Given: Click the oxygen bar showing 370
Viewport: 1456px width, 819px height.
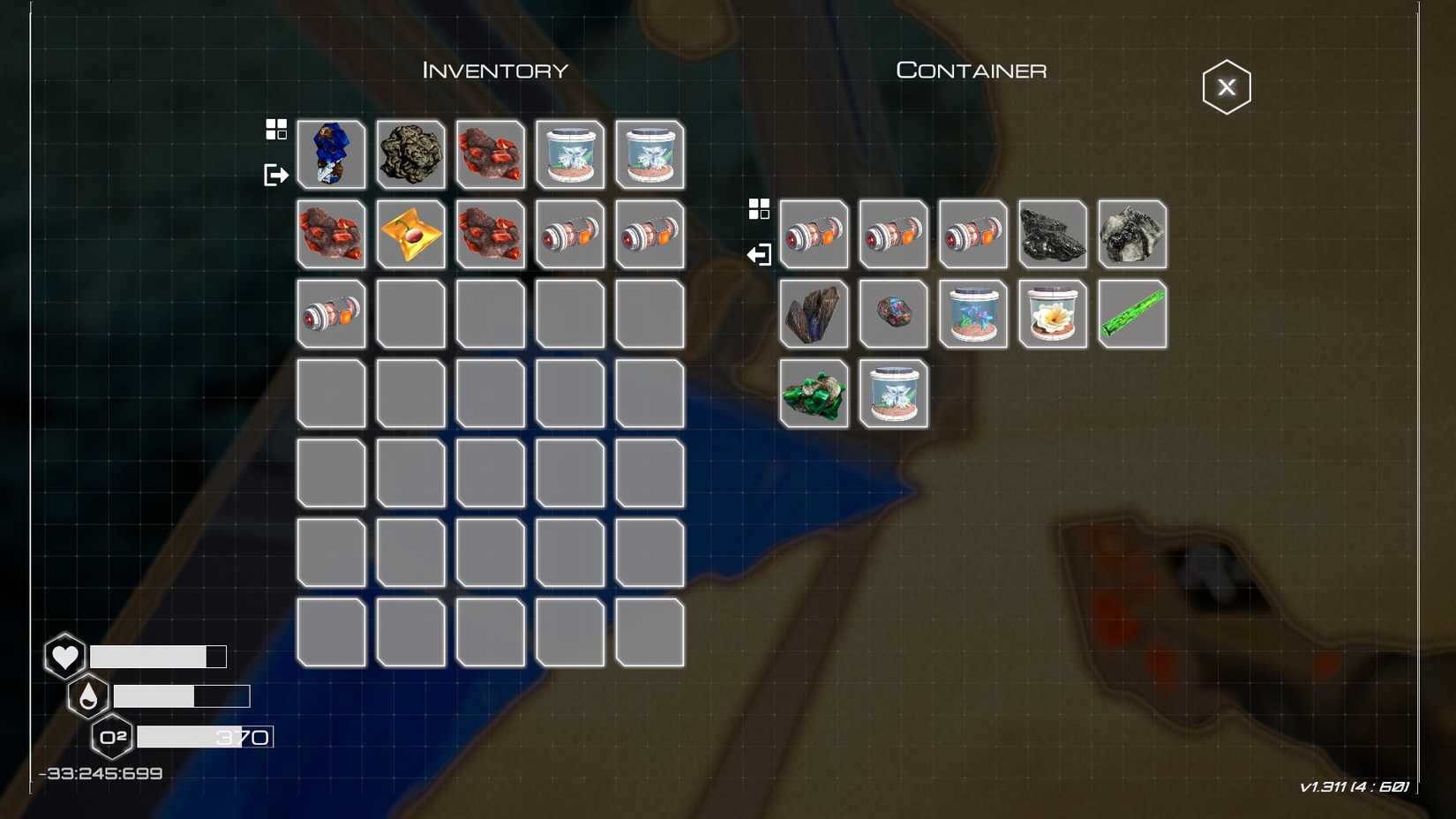Looking at the screenshot, I should [x=203, y=737].
